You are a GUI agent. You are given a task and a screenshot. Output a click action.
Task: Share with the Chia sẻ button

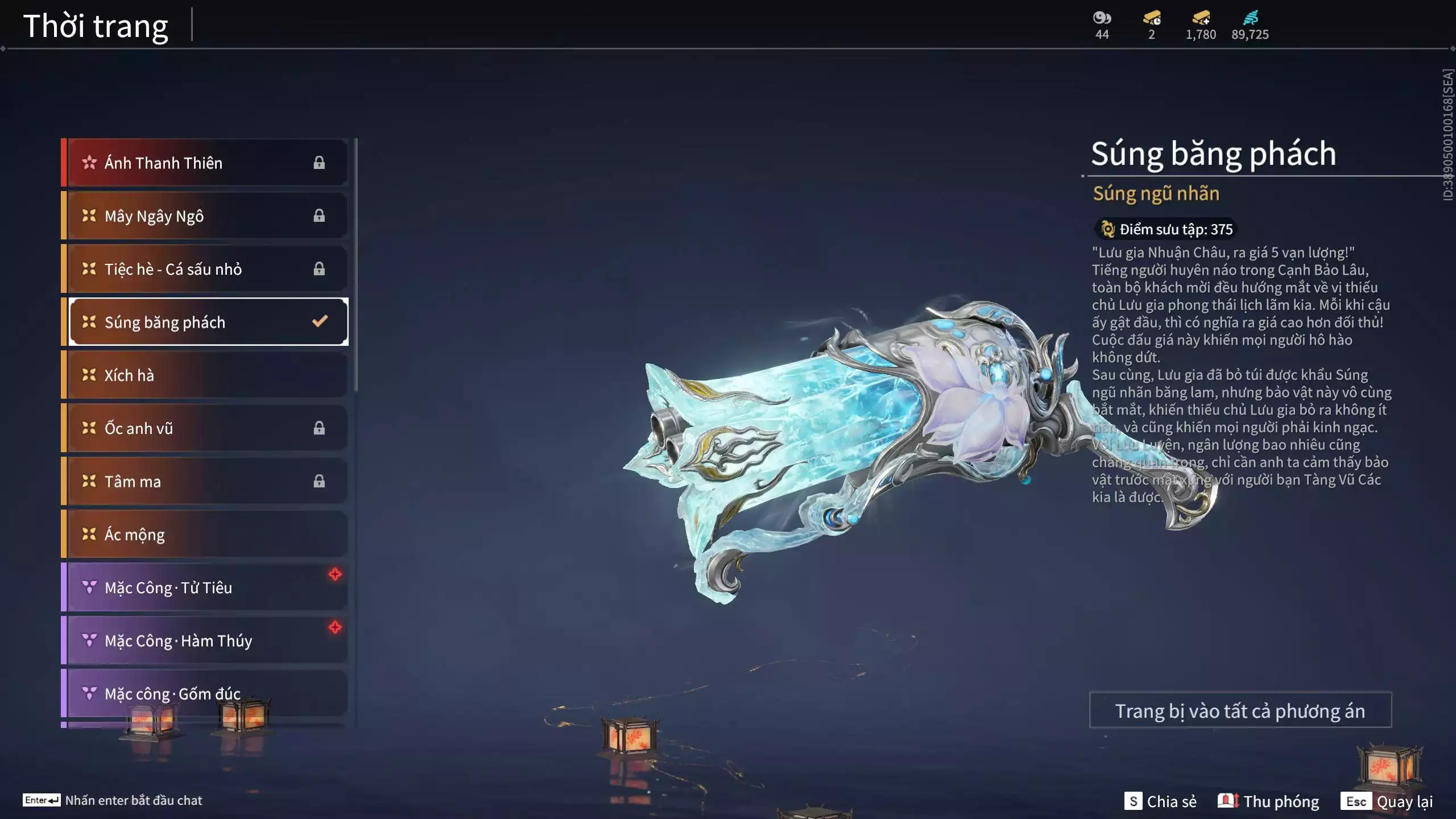(x=1160, y=801)
